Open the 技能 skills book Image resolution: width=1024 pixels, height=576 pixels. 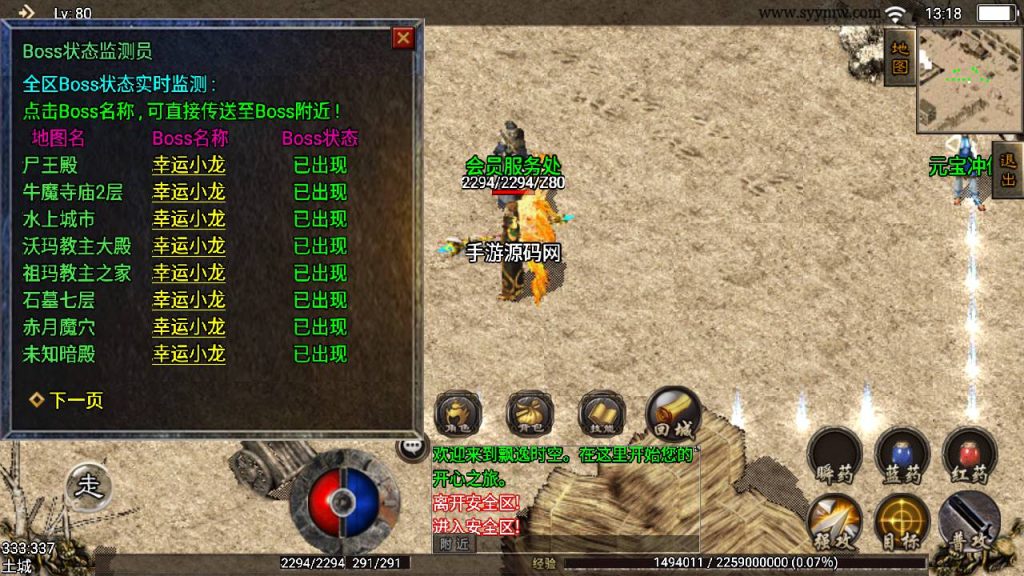click(602, 412)
